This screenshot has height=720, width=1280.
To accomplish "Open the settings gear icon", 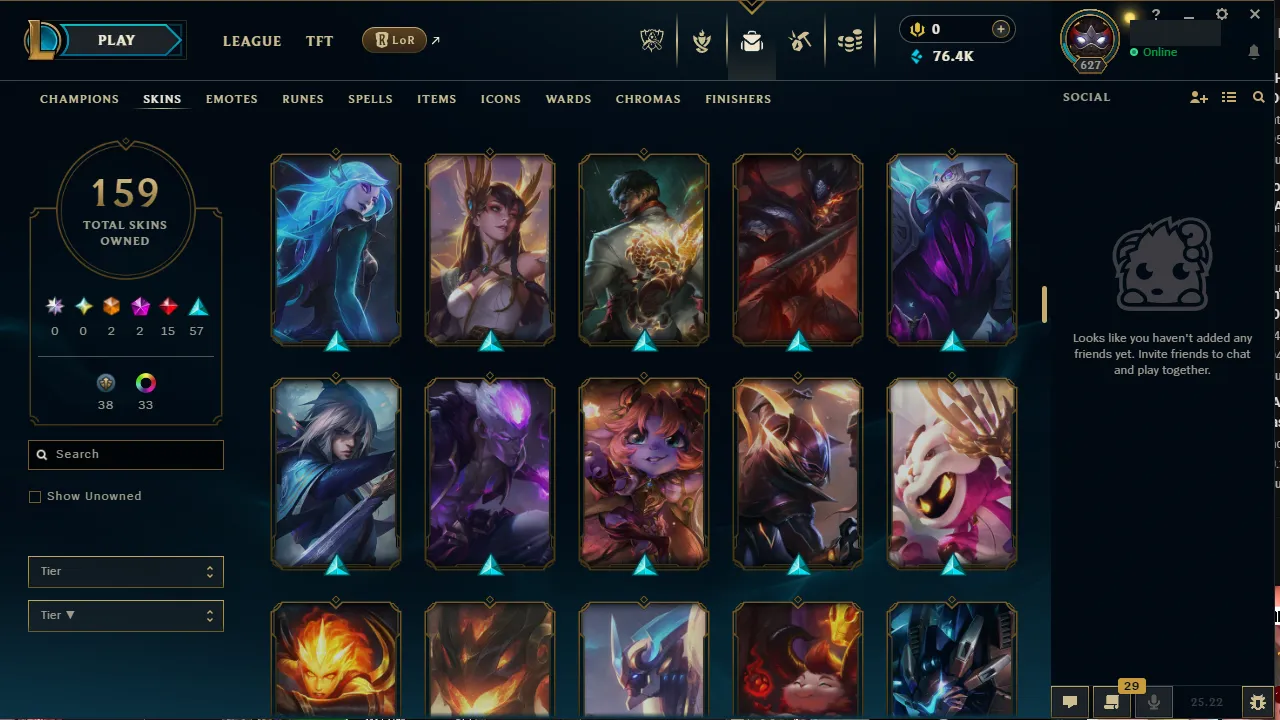I will click(1221, 14).
